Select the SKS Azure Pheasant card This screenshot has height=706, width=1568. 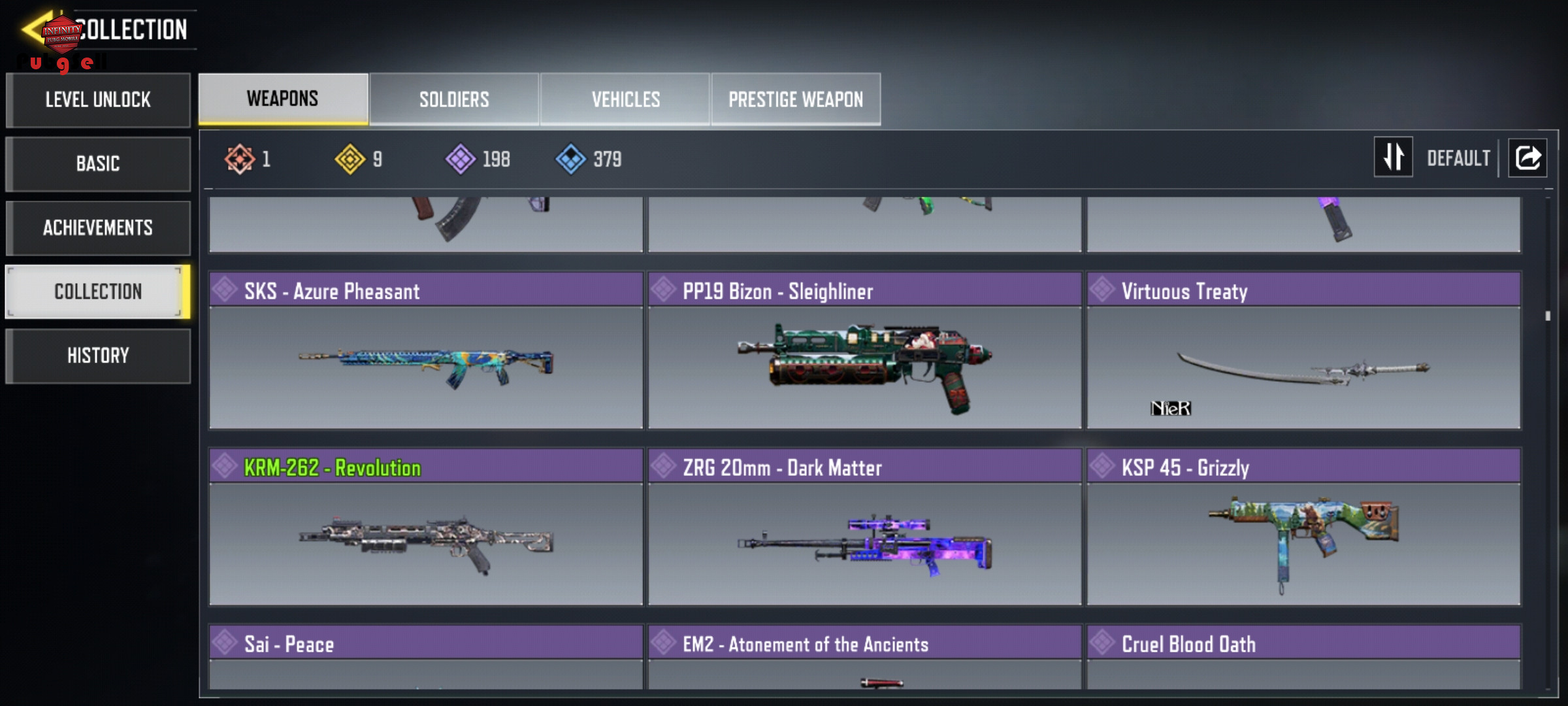click(426, 351)
